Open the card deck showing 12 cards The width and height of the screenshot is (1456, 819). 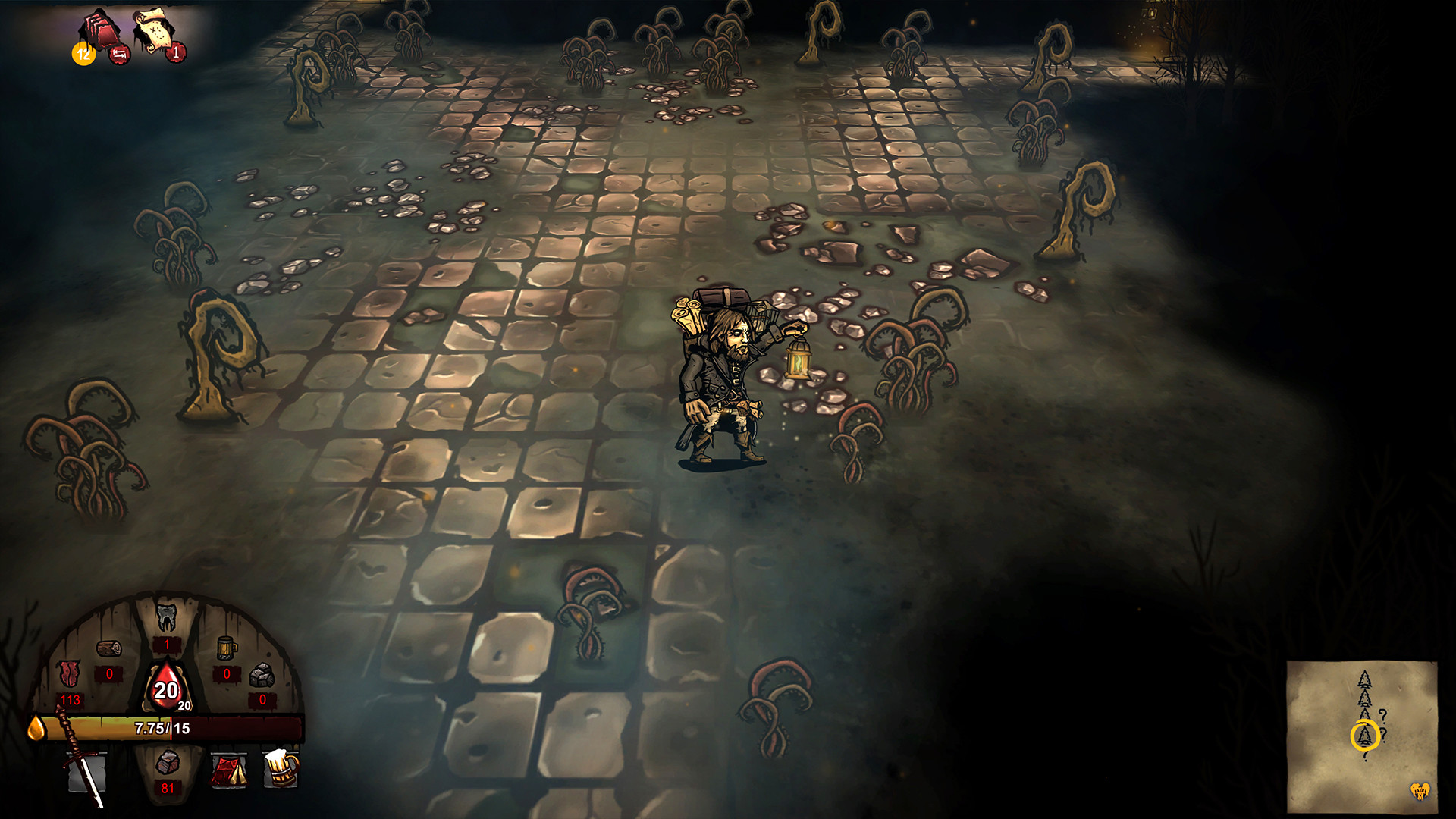99,27
